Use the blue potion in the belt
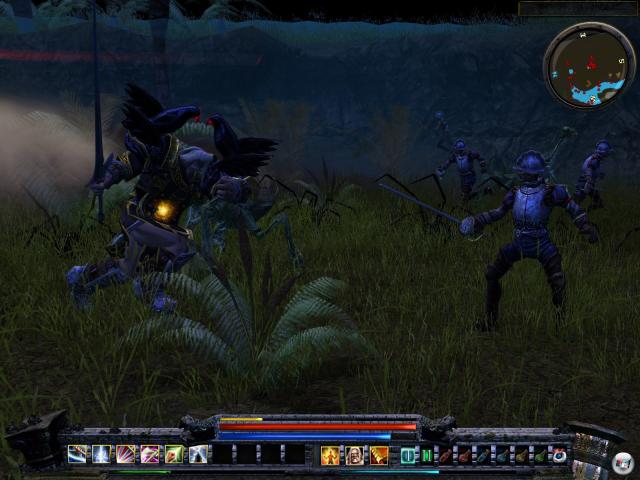 point(483,456)
